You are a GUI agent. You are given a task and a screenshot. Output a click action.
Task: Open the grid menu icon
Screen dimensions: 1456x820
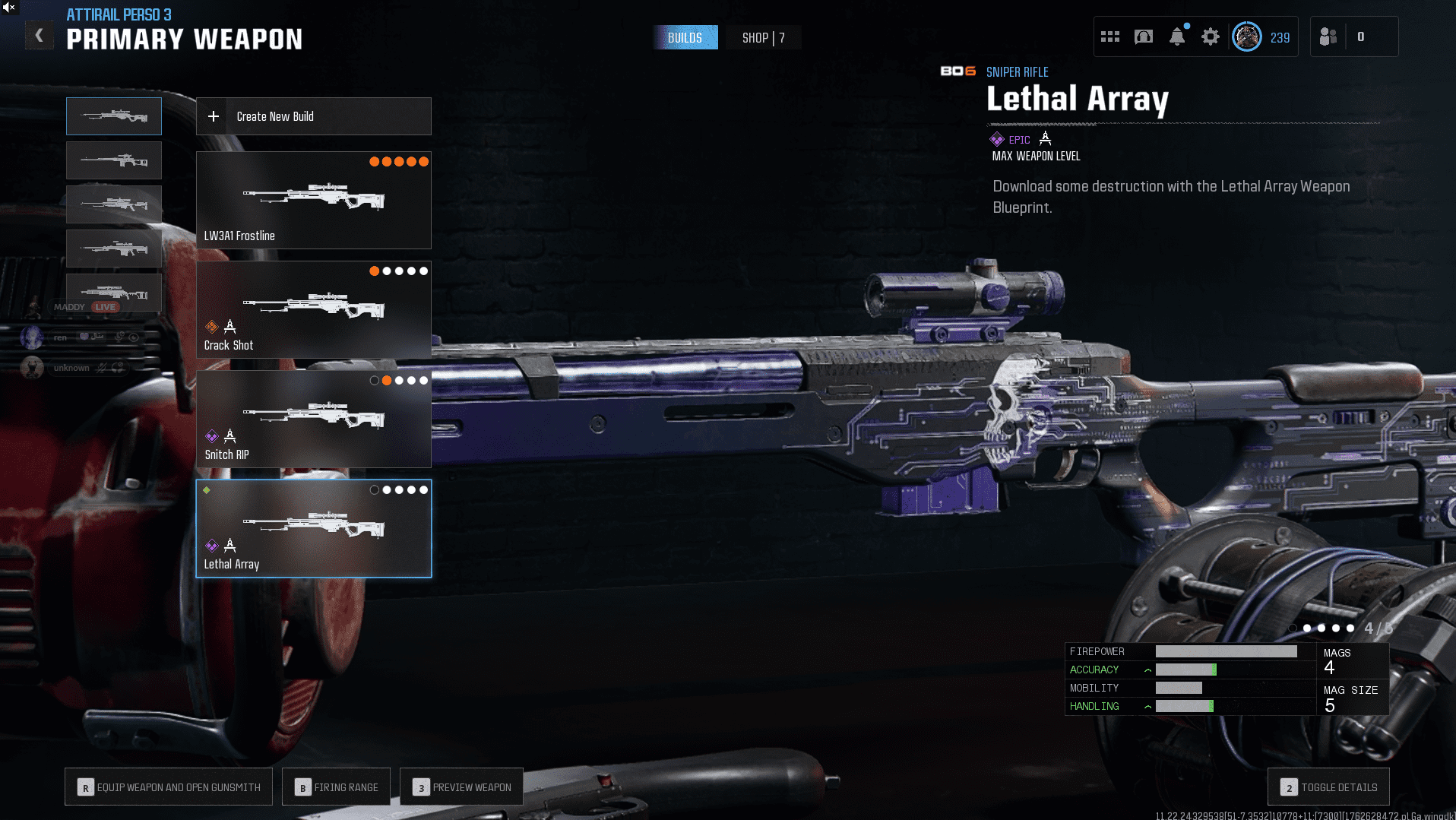coord(1110,36)
